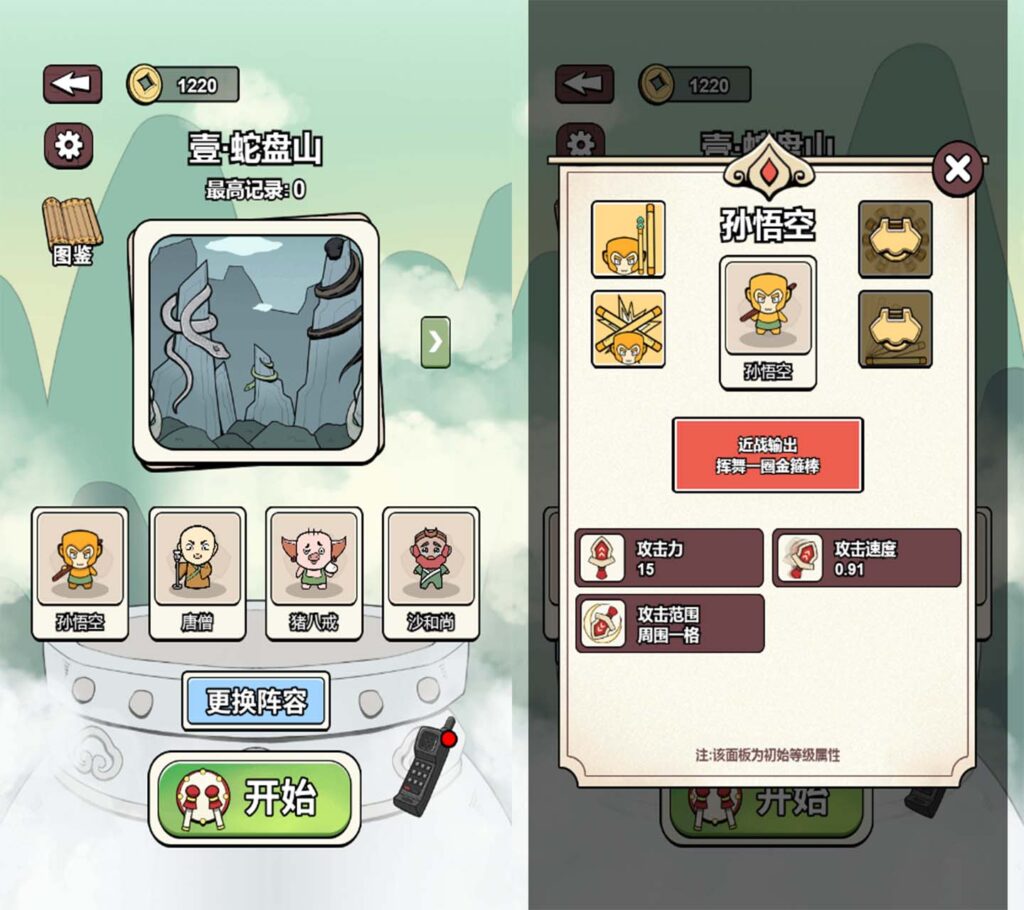Open the 图鉴 scroll encyclopedia

(x=71, y=231)
